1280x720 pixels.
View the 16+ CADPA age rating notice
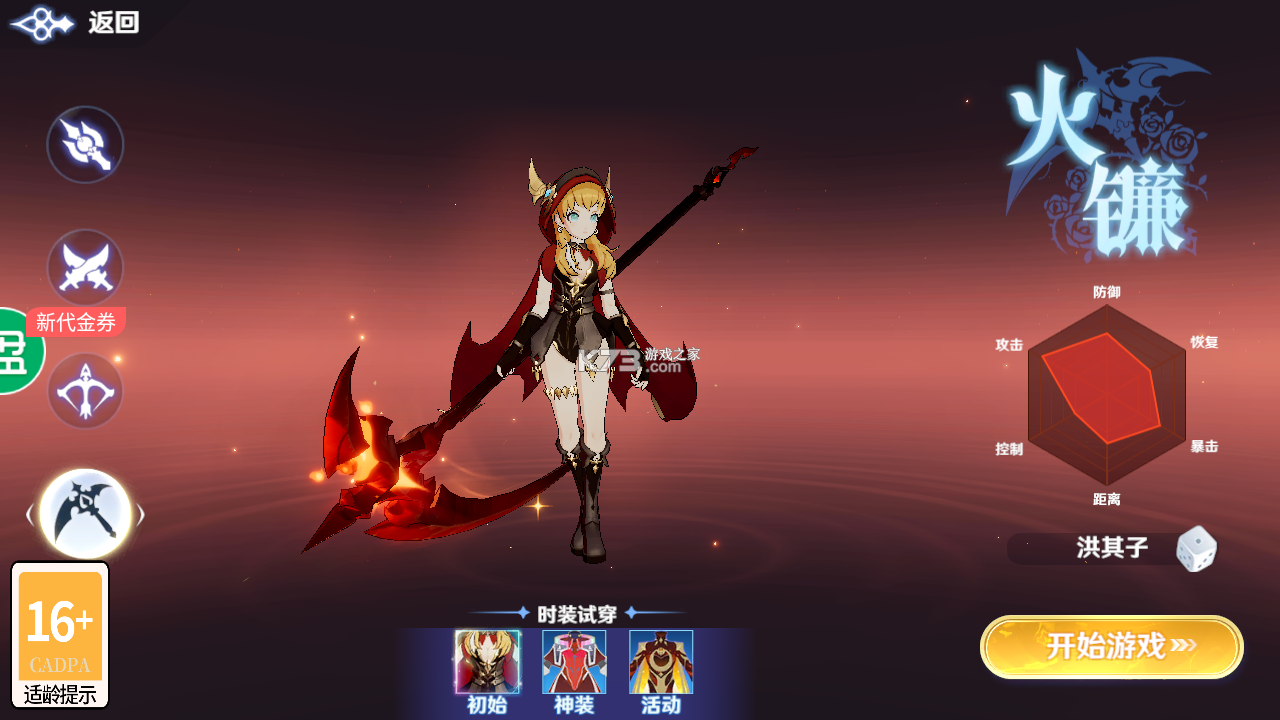pyautogui.click(x=60, y=635)
